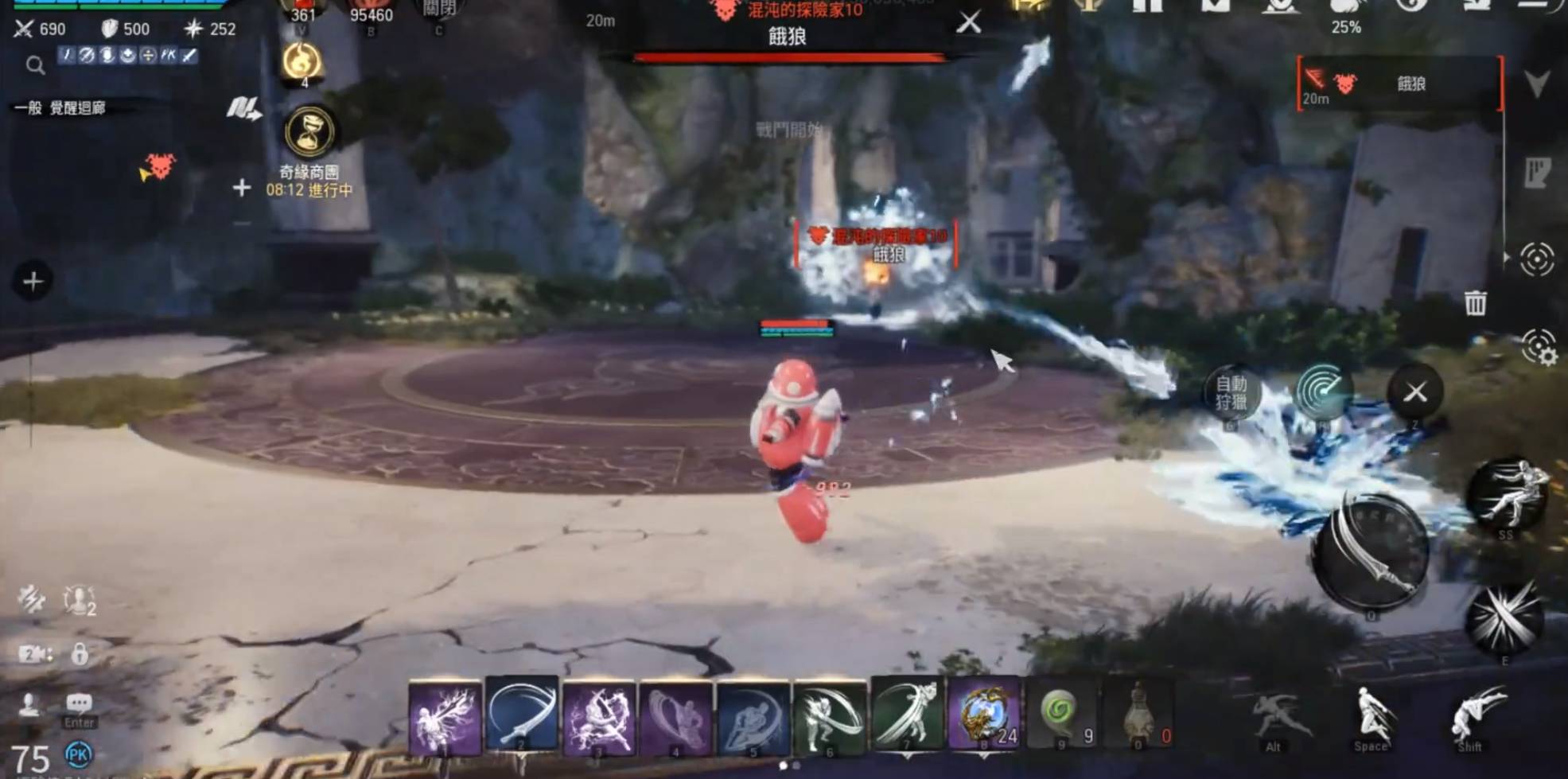Open the 奇緣商團 hourglass event
This screenshot has width=1568, height=779.
click(x=309, y=132)
